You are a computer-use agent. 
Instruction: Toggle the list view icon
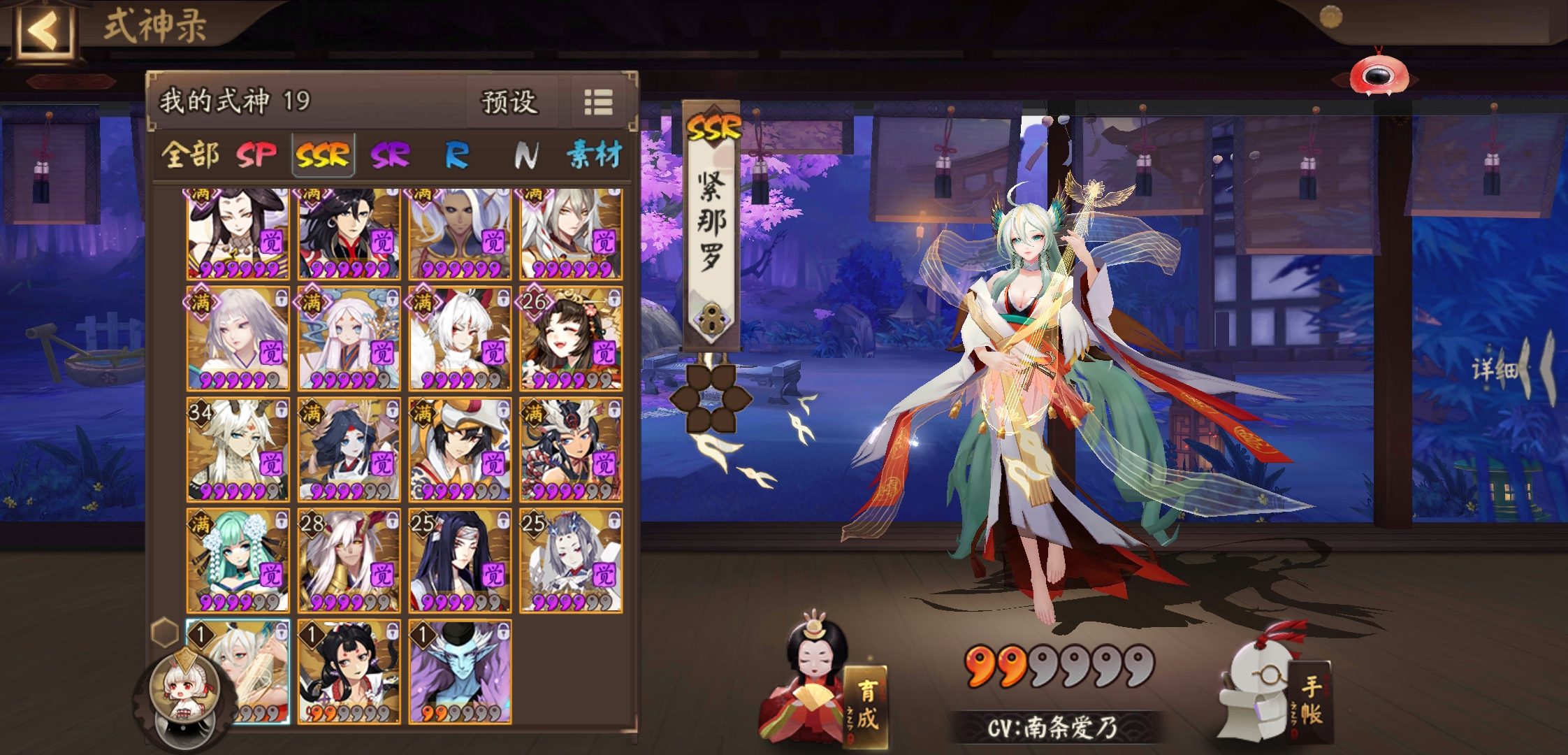coord(598,102)
